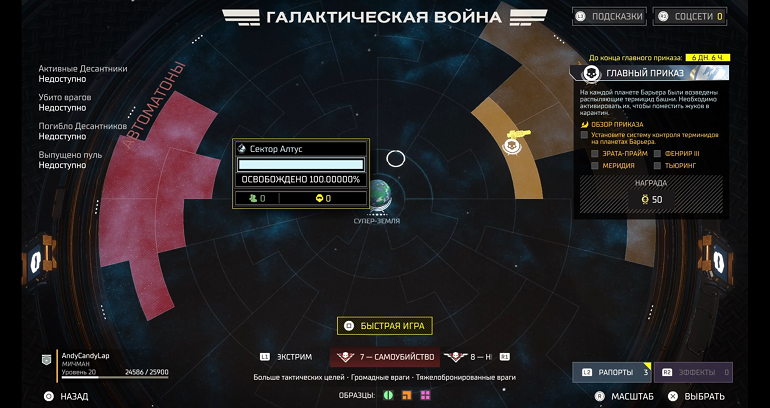Select the bug planet marker in the orange sector
The height and width of the screenshot is (408, 770).
pyautogui.click(x=512, y=146)
